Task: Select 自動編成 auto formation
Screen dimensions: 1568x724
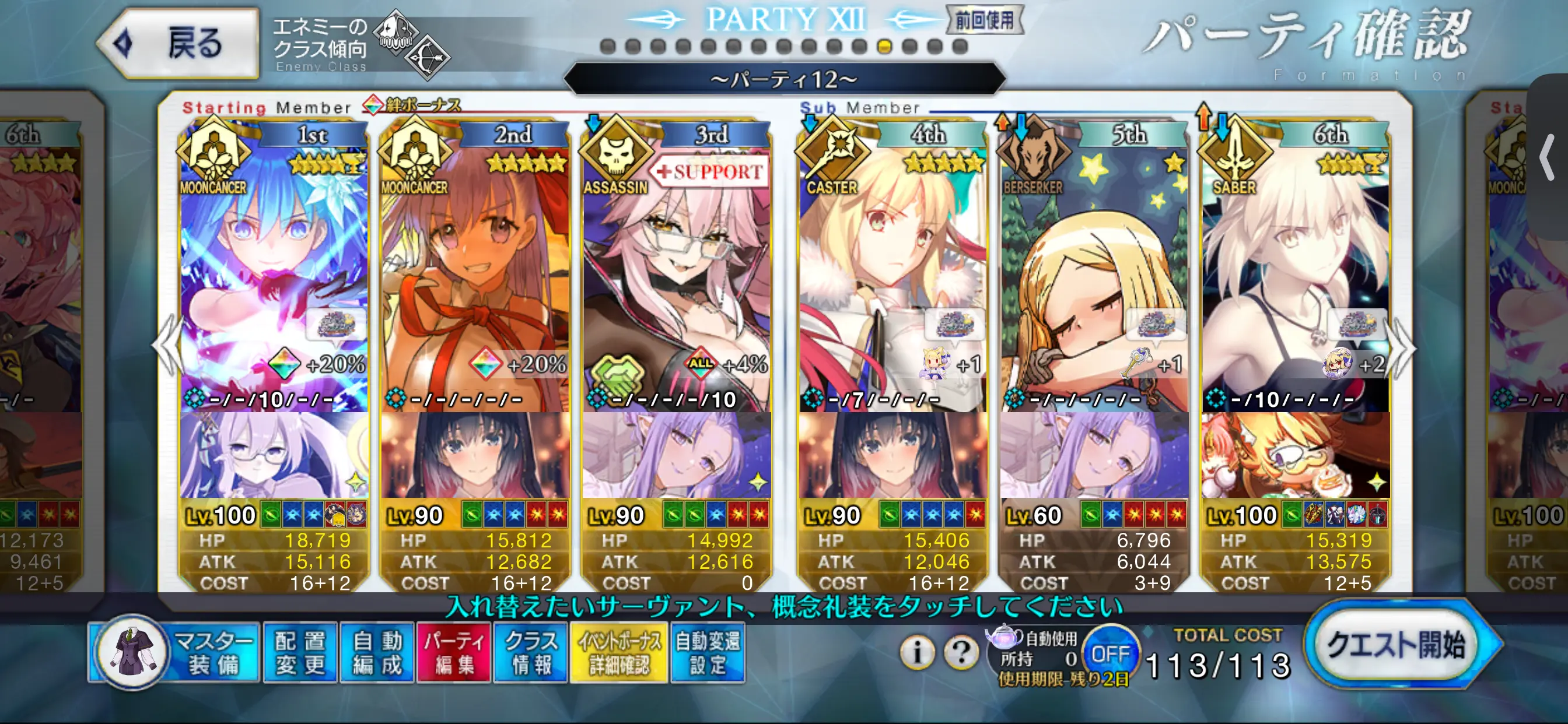Action: click(377, 653)
